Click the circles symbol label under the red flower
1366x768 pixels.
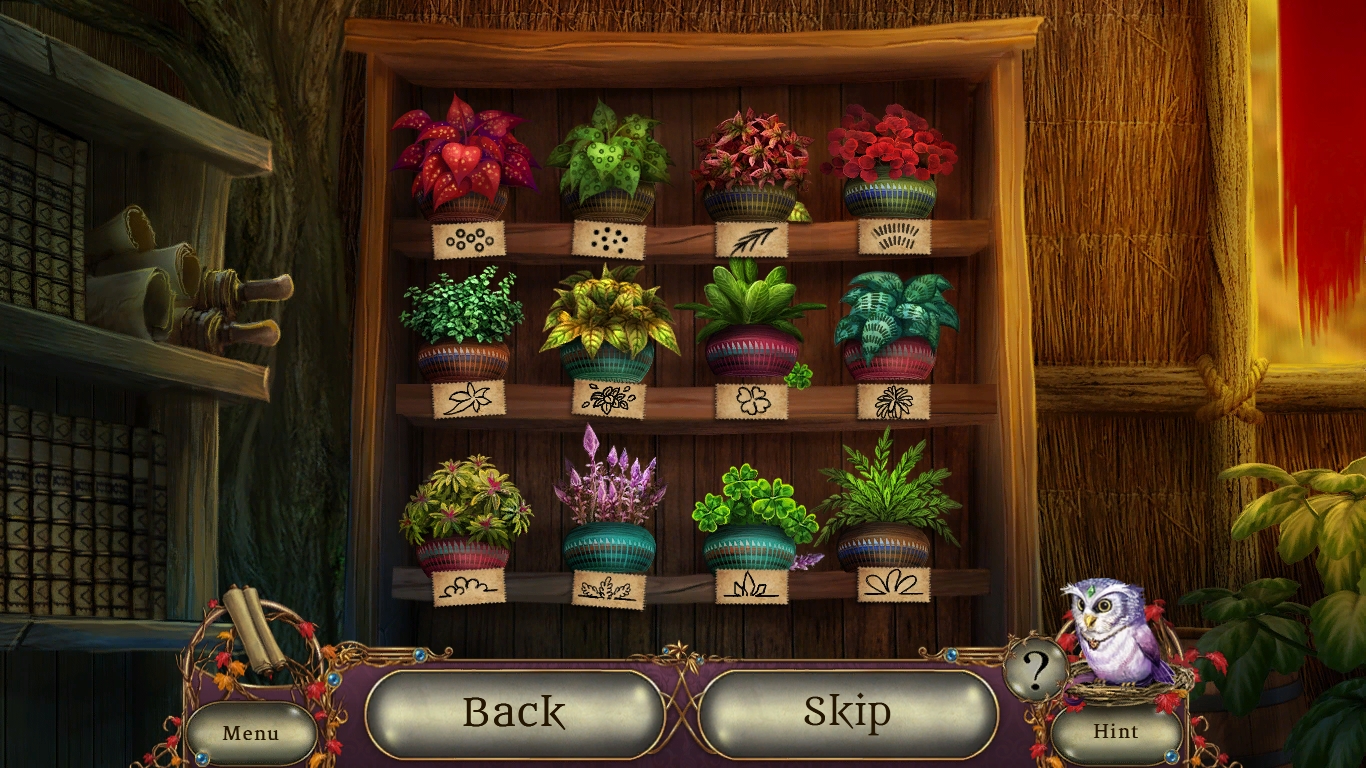click(467, 239)
